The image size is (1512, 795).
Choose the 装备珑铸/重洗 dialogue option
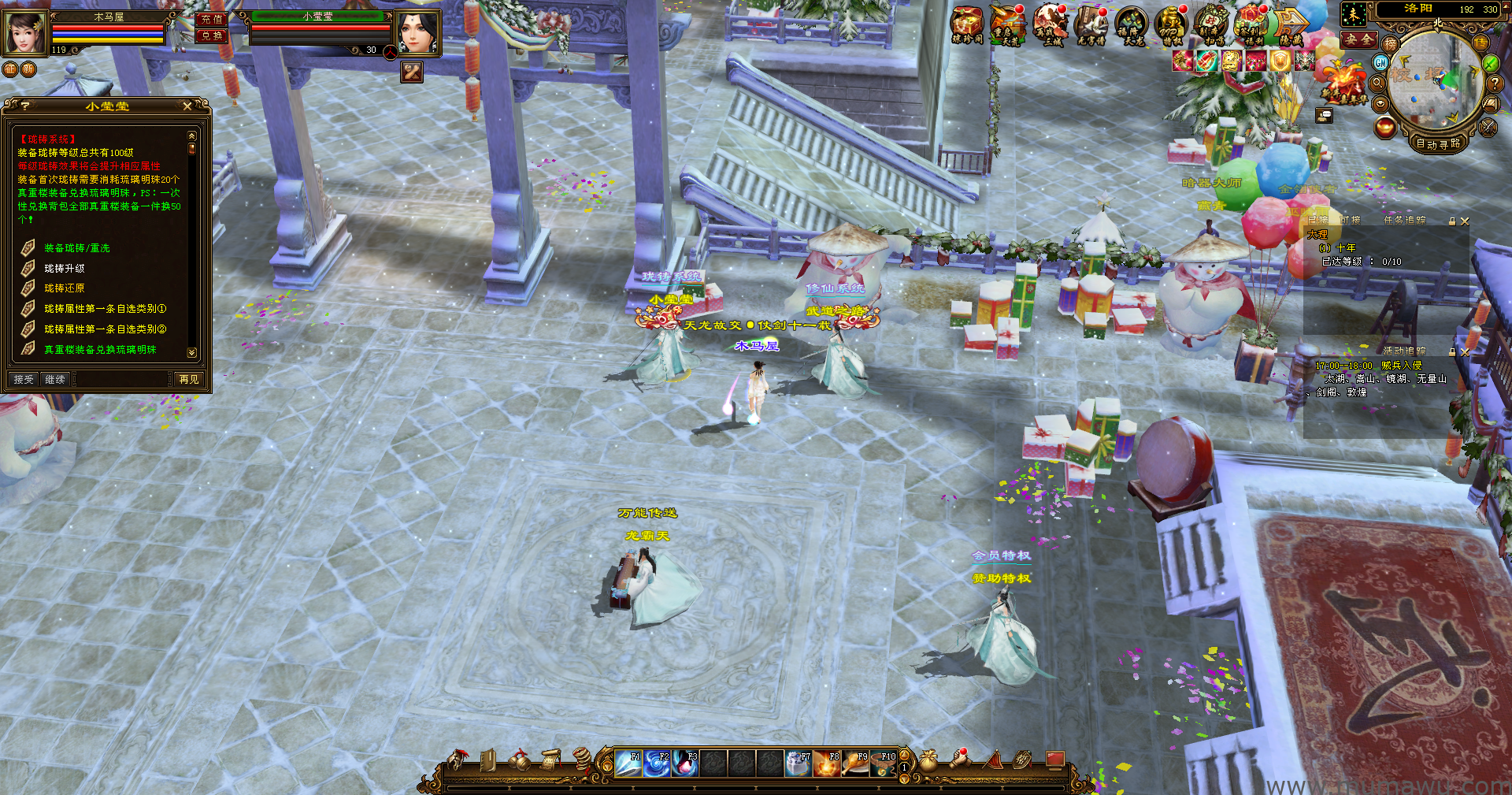click(76, 248)
